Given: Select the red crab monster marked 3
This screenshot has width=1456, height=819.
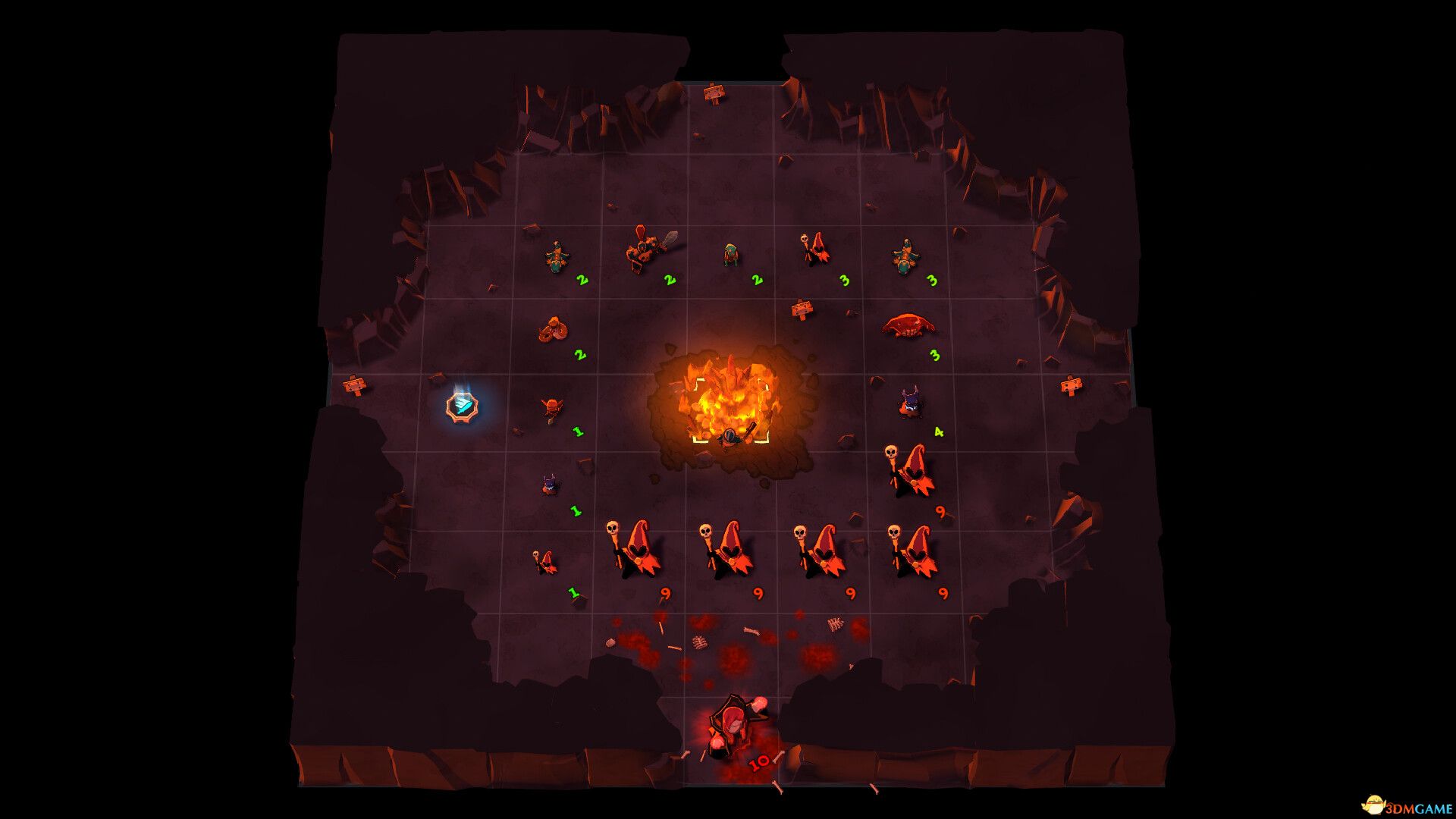Looking at the screenshot, I should point(908,325).
